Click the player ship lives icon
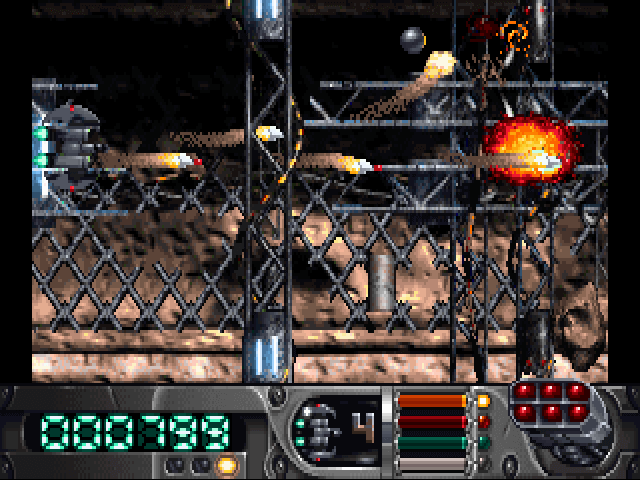 pyautogui.click(x=316, y=431)
